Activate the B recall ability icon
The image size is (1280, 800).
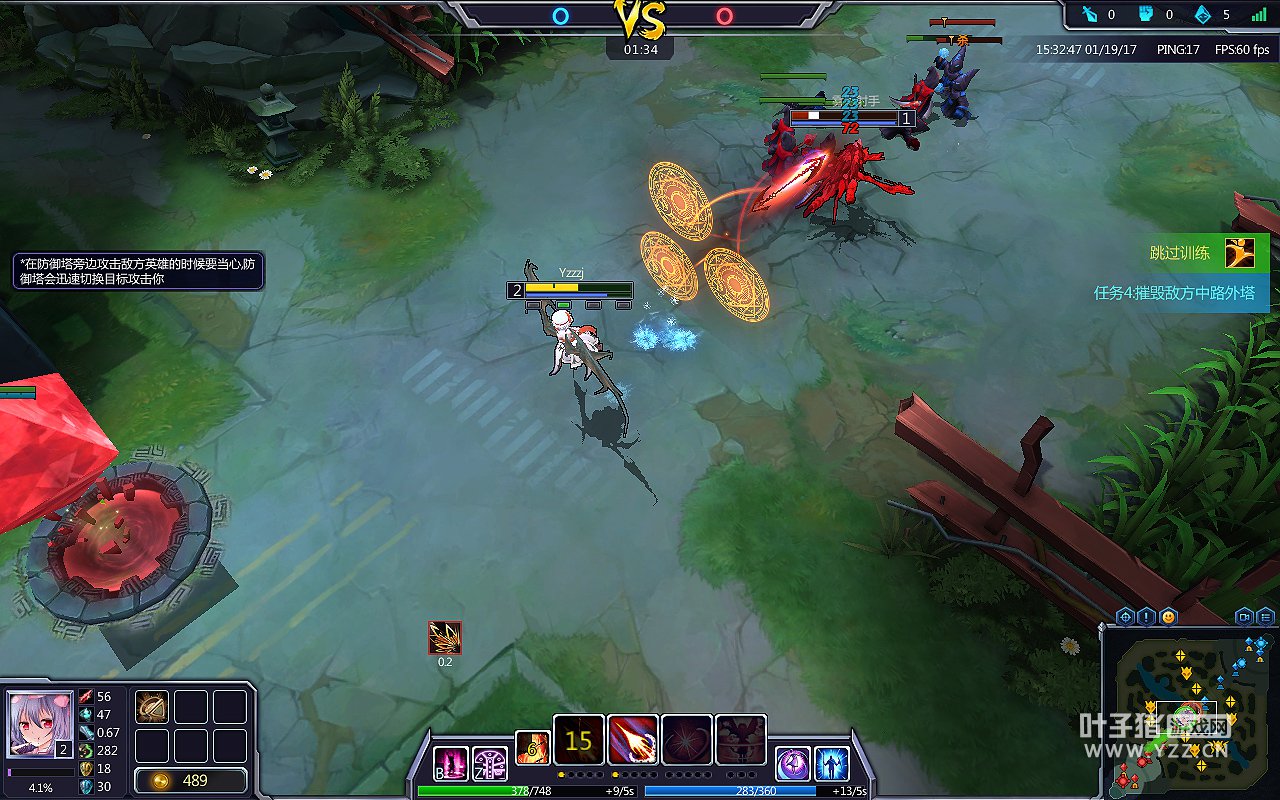point(451,764)
